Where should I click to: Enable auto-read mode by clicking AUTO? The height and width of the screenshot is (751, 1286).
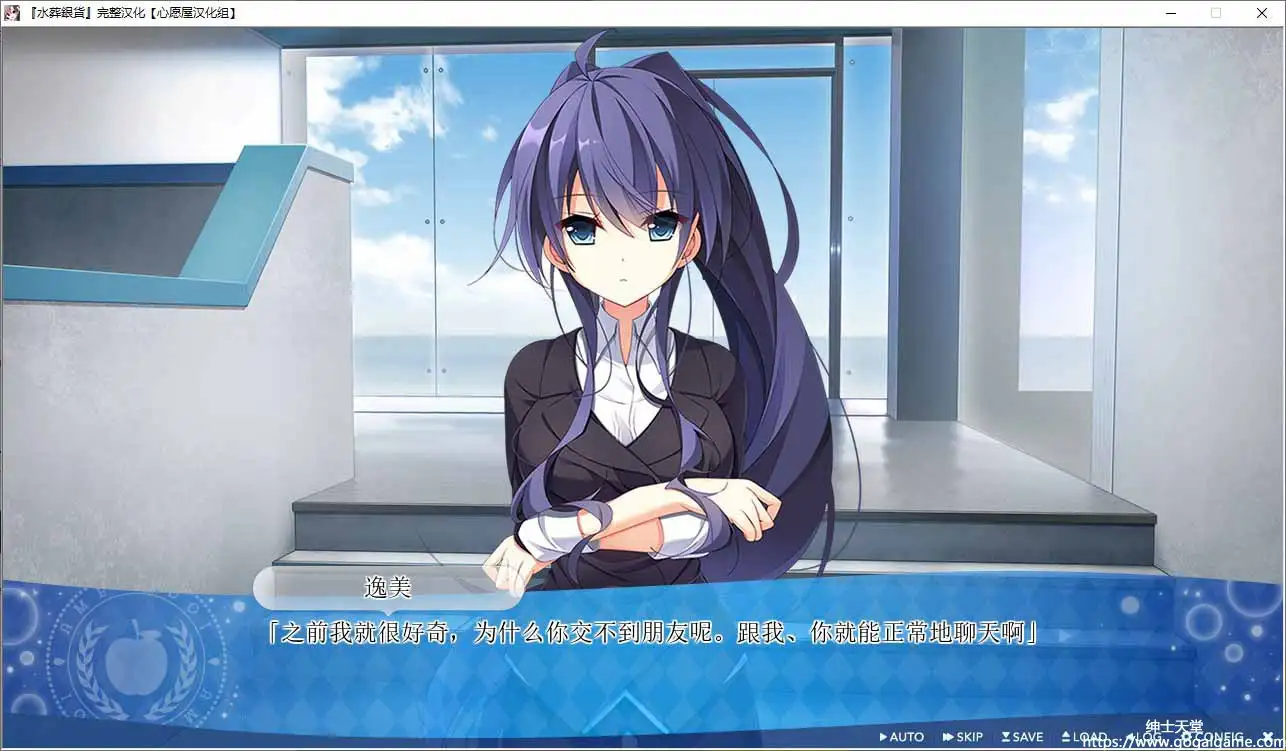click(x=907, y=736)
